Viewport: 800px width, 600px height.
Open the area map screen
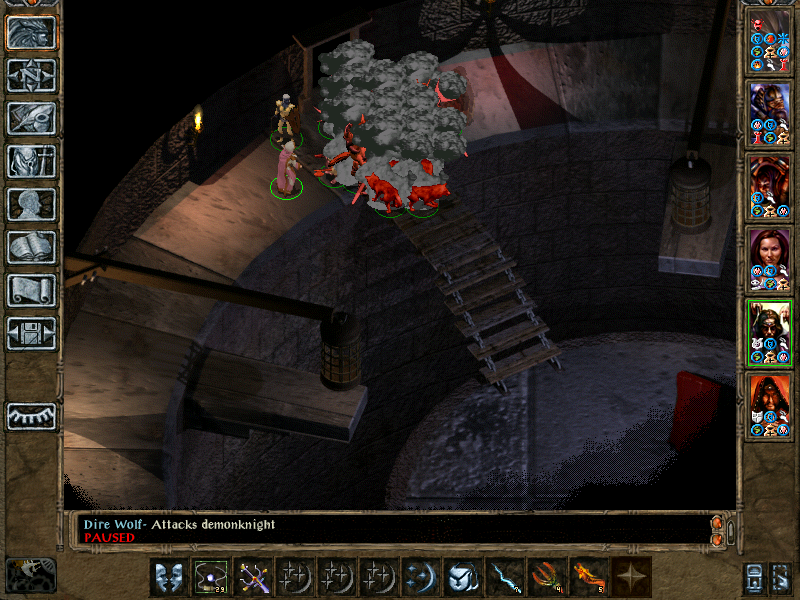click(x=32, y=75)
